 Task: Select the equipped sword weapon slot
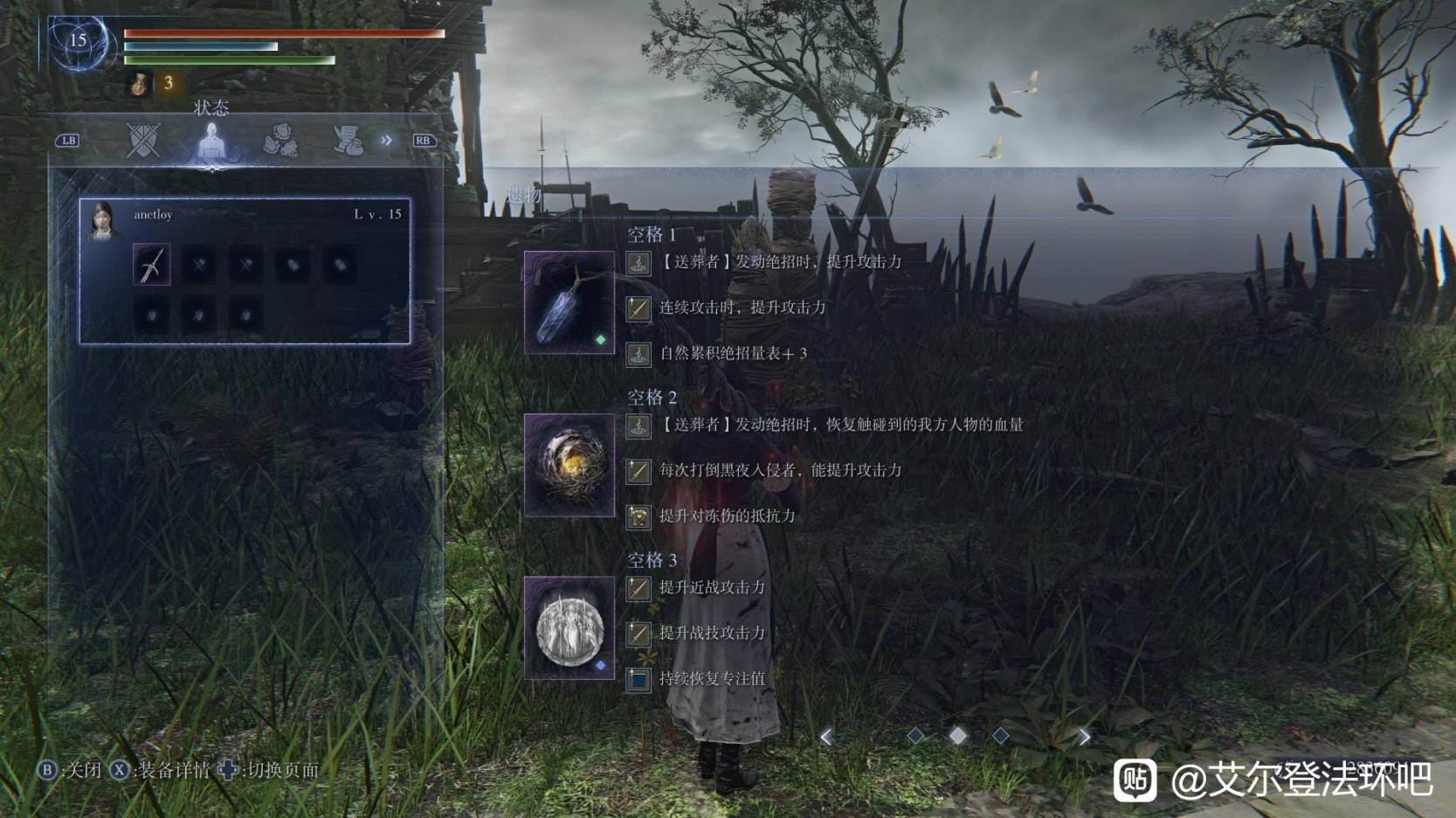tap(152, 264)
